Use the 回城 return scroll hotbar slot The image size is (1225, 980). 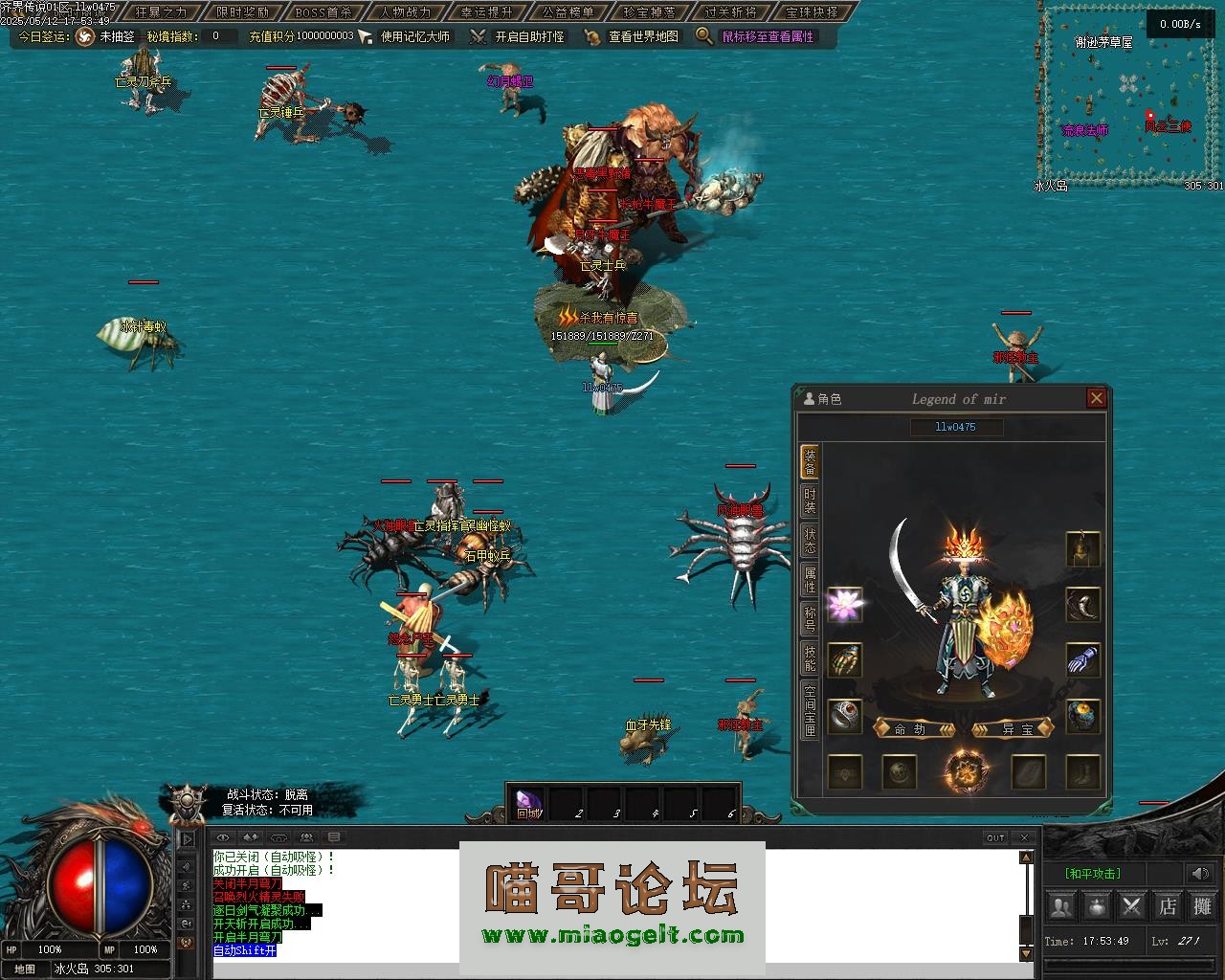pos(528,804)
